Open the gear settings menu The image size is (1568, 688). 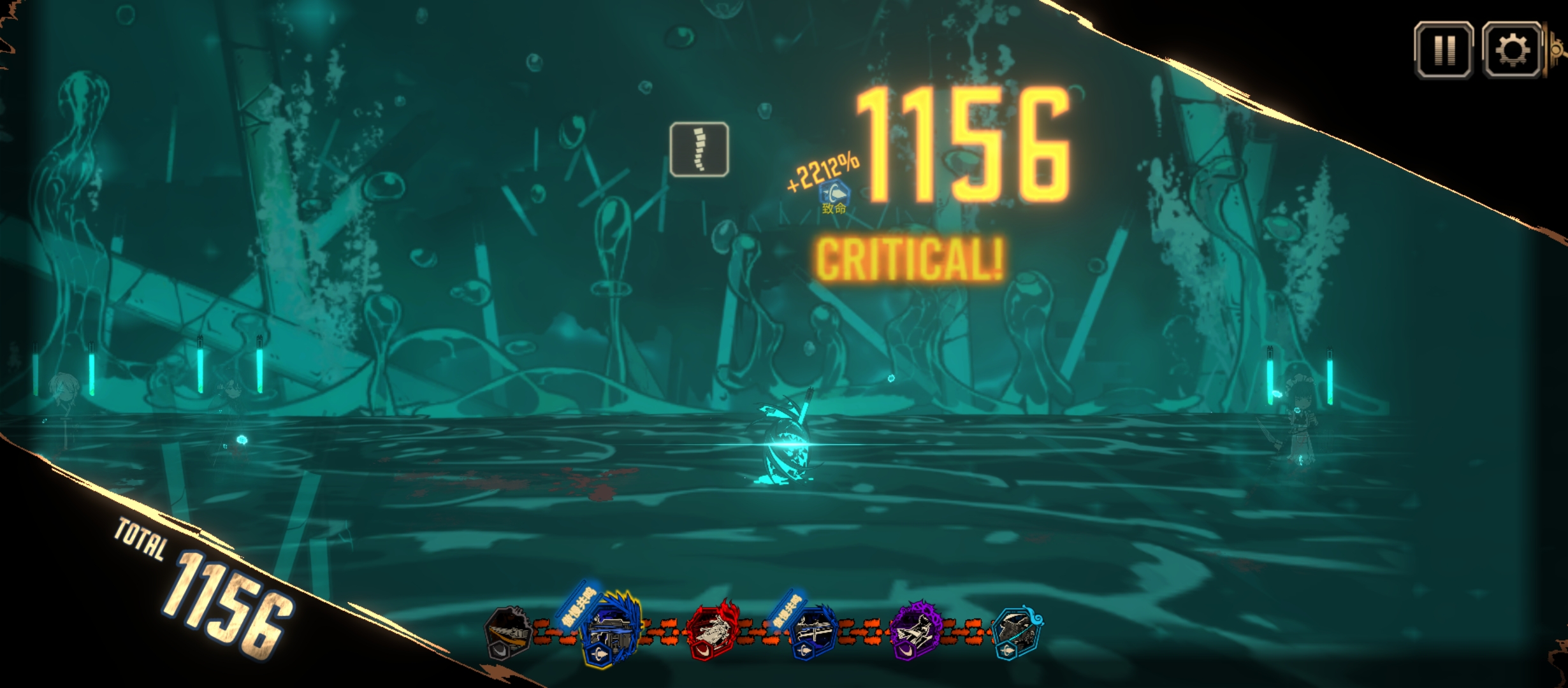point(1512,50)
